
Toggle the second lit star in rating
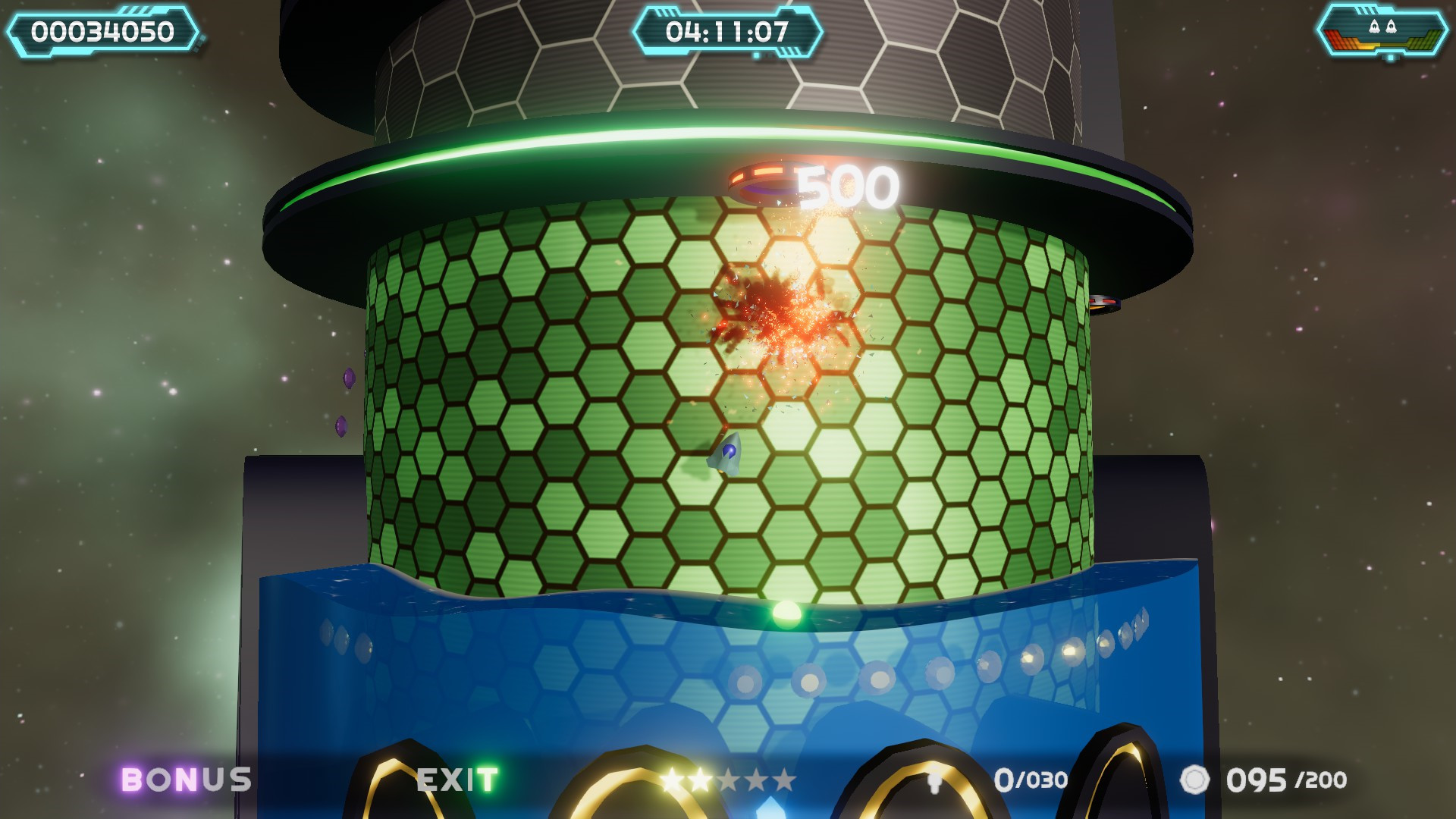pyautogui.click(x=700, y=777)
